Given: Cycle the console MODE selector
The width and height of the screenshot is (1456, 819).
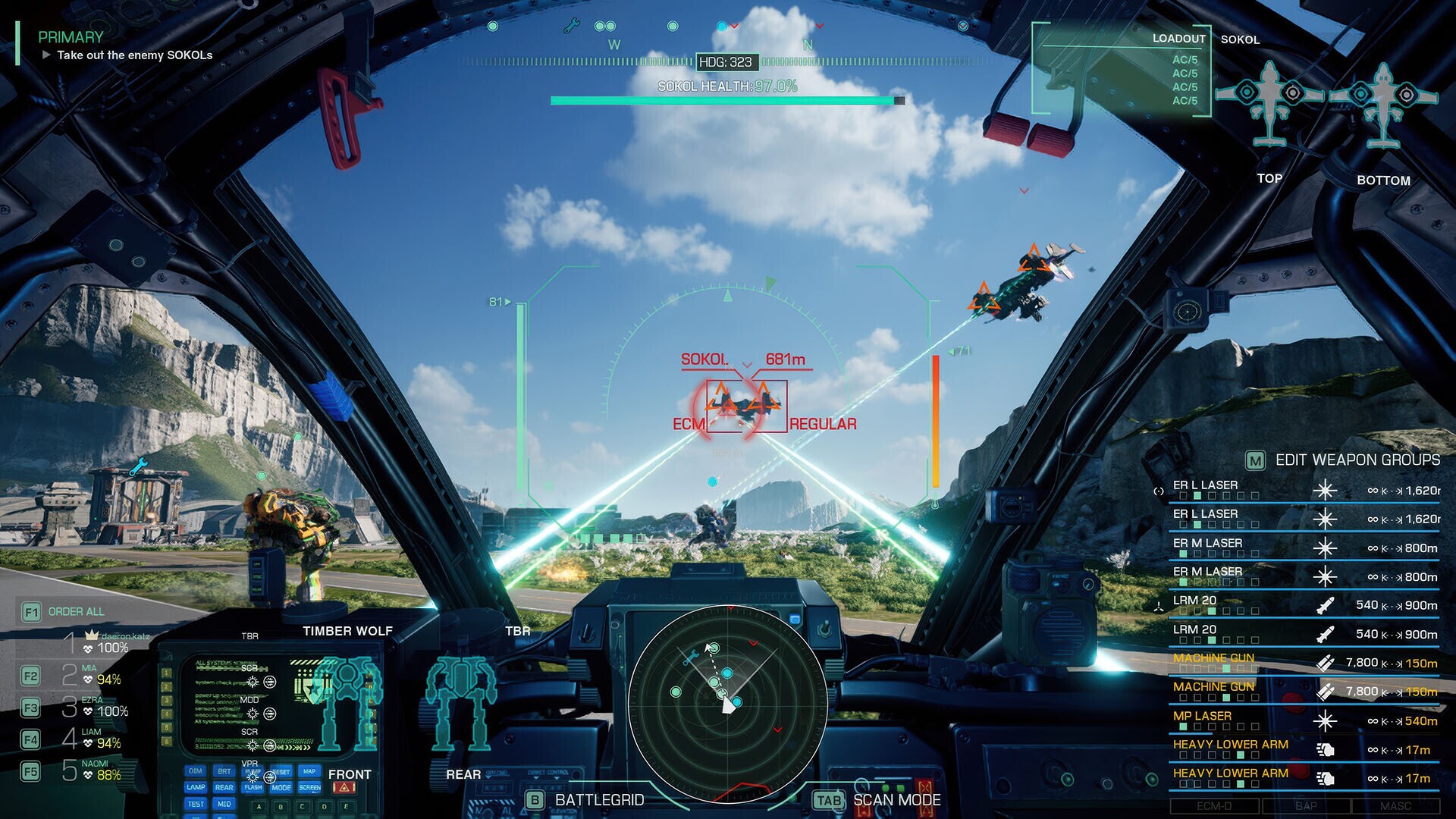Looking at the screenshot, I should click(282, 787).
